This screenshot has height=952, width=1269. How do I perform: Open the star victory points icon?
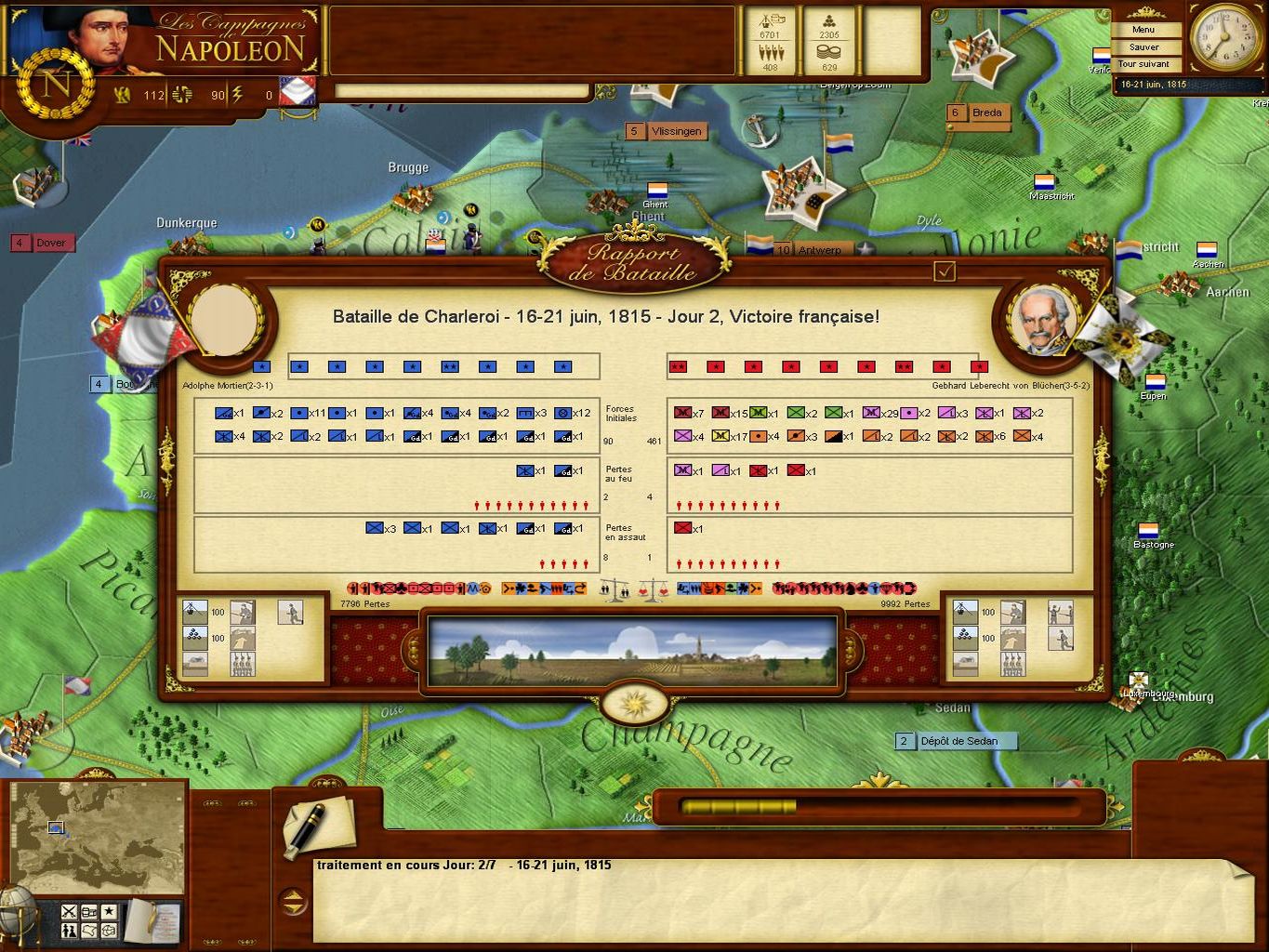(110, 912)
